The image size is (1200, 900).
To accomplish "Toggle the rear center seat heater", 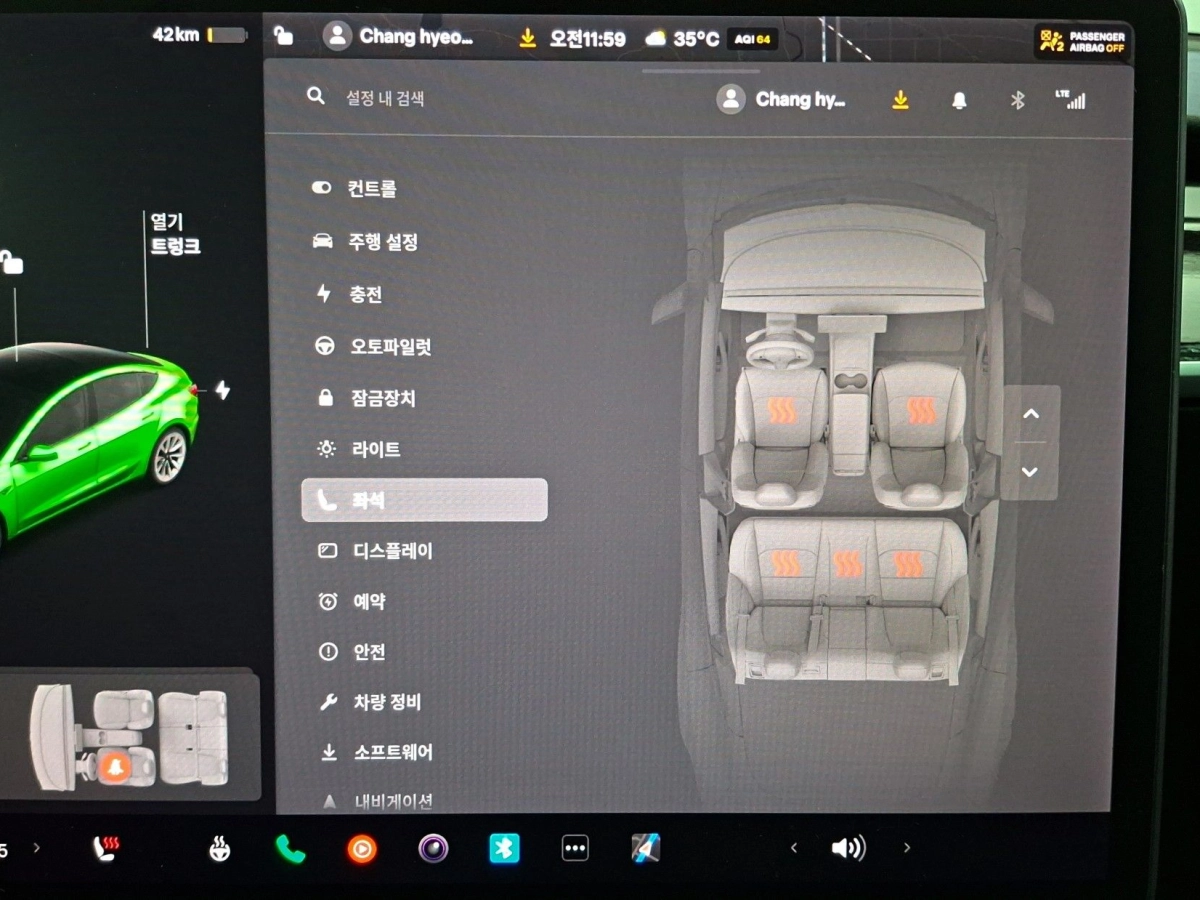I will 847,564.
